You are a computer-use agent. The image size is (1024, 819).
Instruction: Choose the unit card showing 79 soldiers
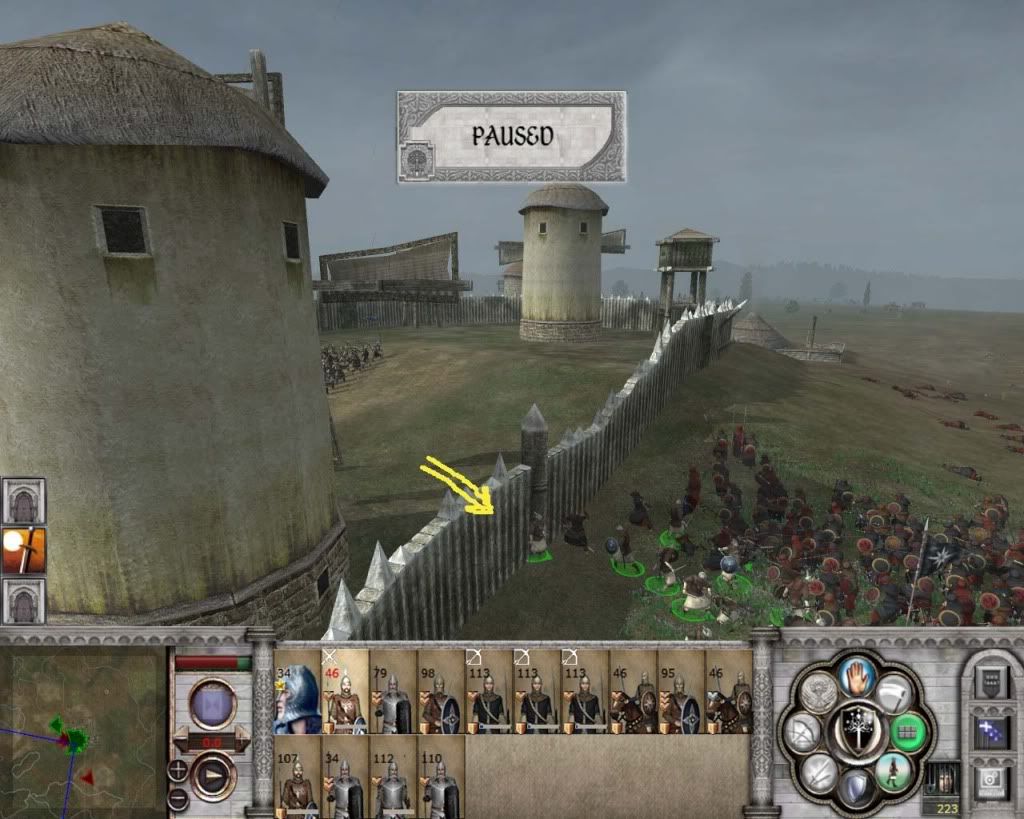(393, 692)
